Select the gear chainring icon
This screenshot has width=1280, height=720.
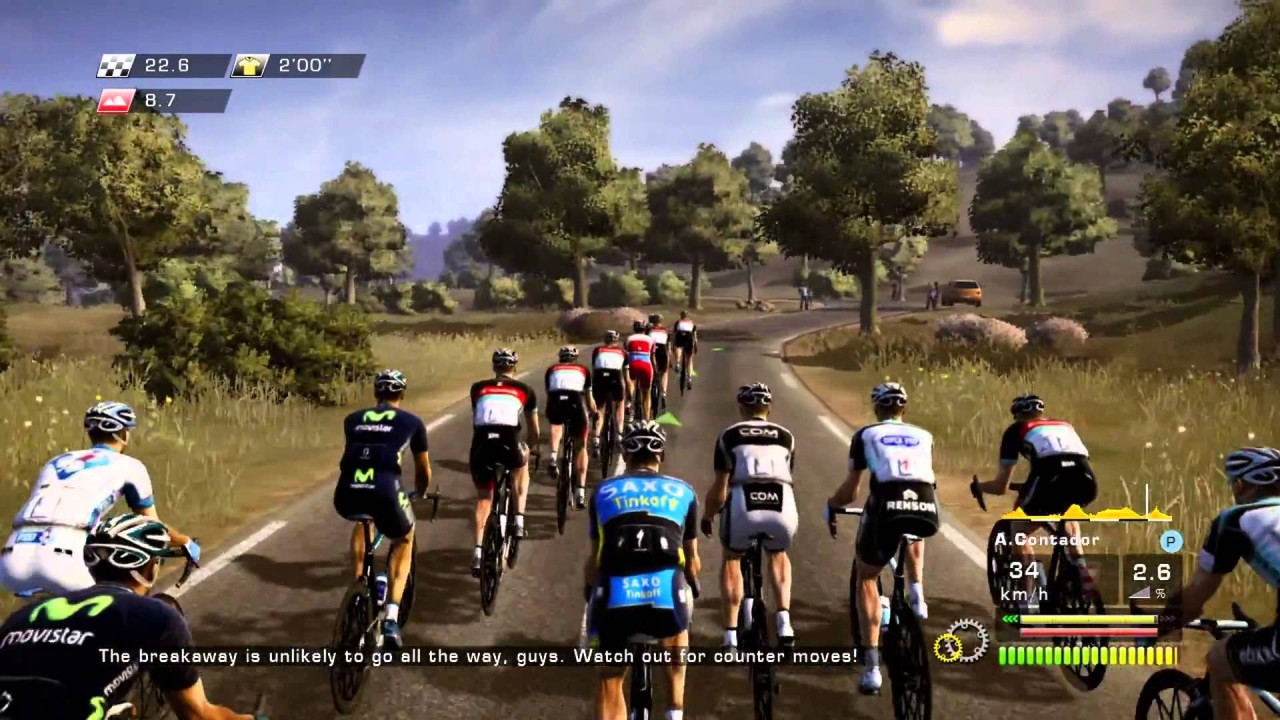tap(961, 641)
